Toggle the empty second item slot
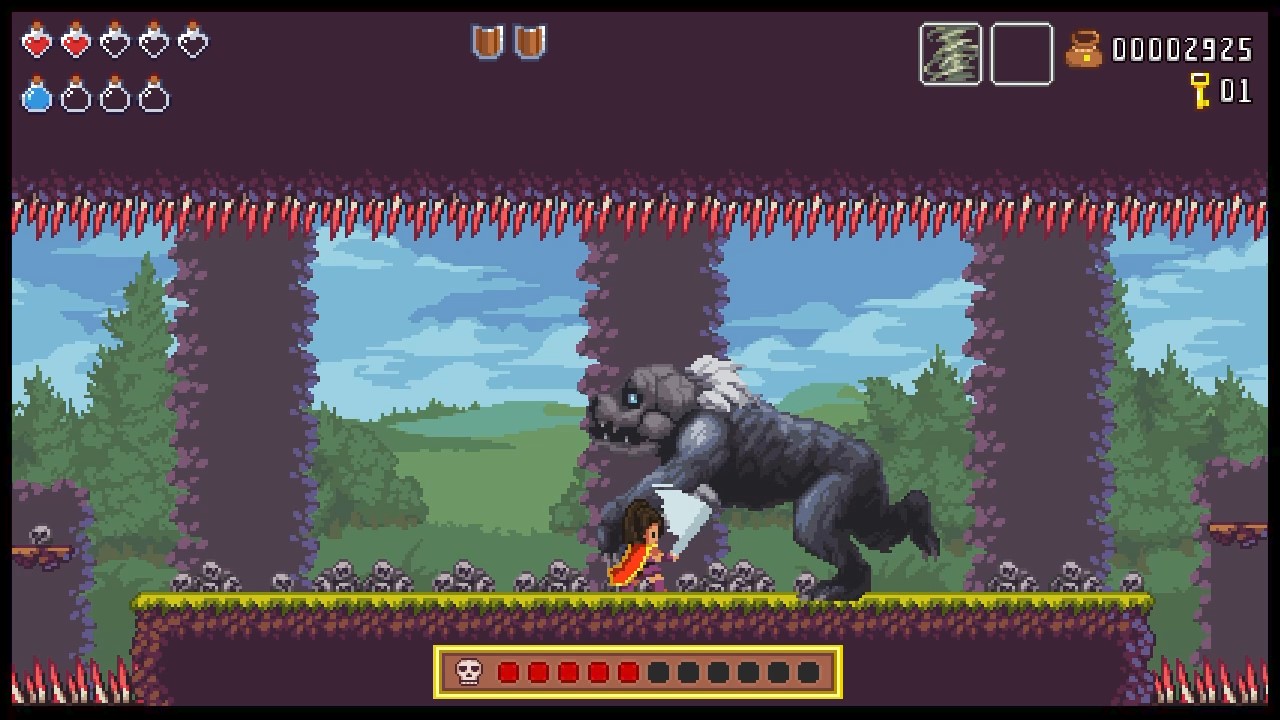 pos(1020,55)
